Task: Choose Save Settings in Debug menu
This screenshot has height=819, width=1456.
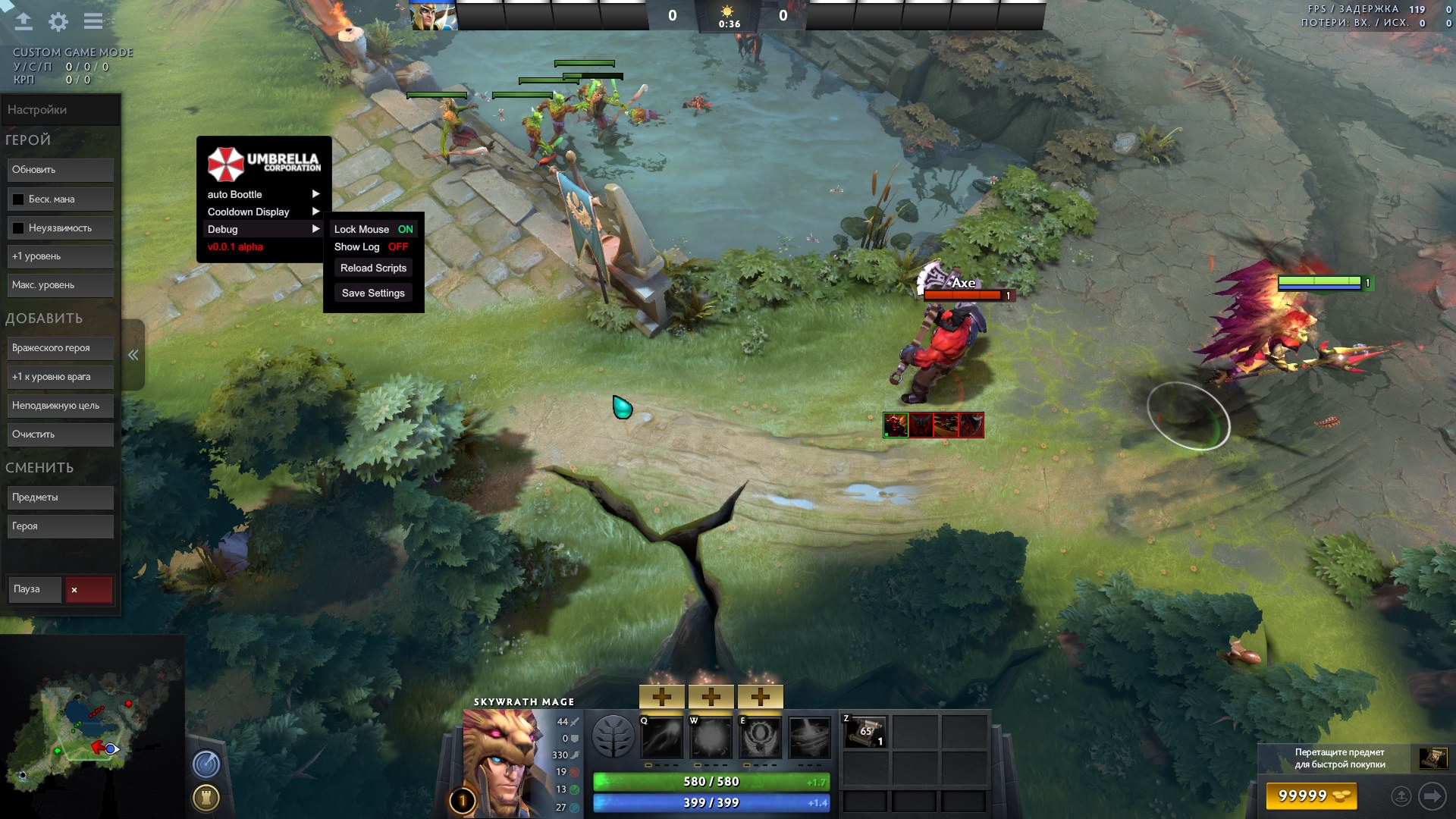Action: (373, 293)
